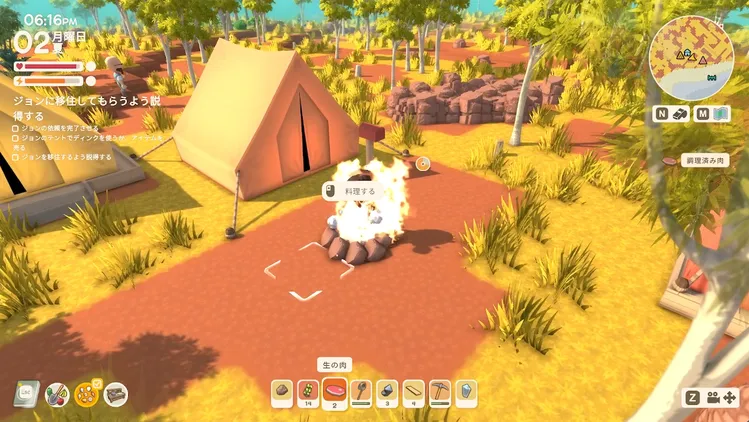749x422 pixels.
Task: Open the shovel and fruit tools menu
Action: coord(57,394)
